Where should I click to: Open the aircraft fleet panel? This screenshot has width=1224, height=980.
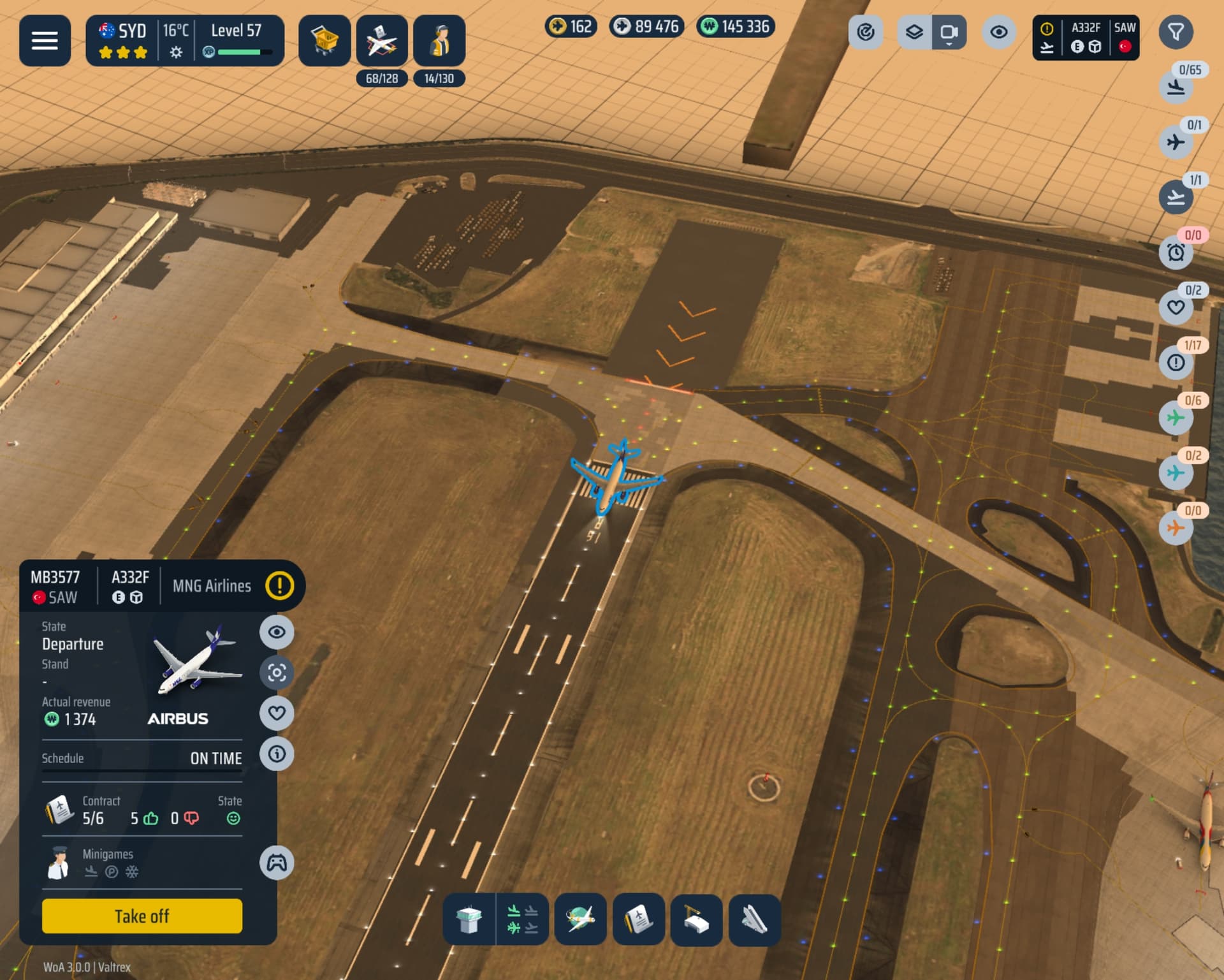point(381,40)
